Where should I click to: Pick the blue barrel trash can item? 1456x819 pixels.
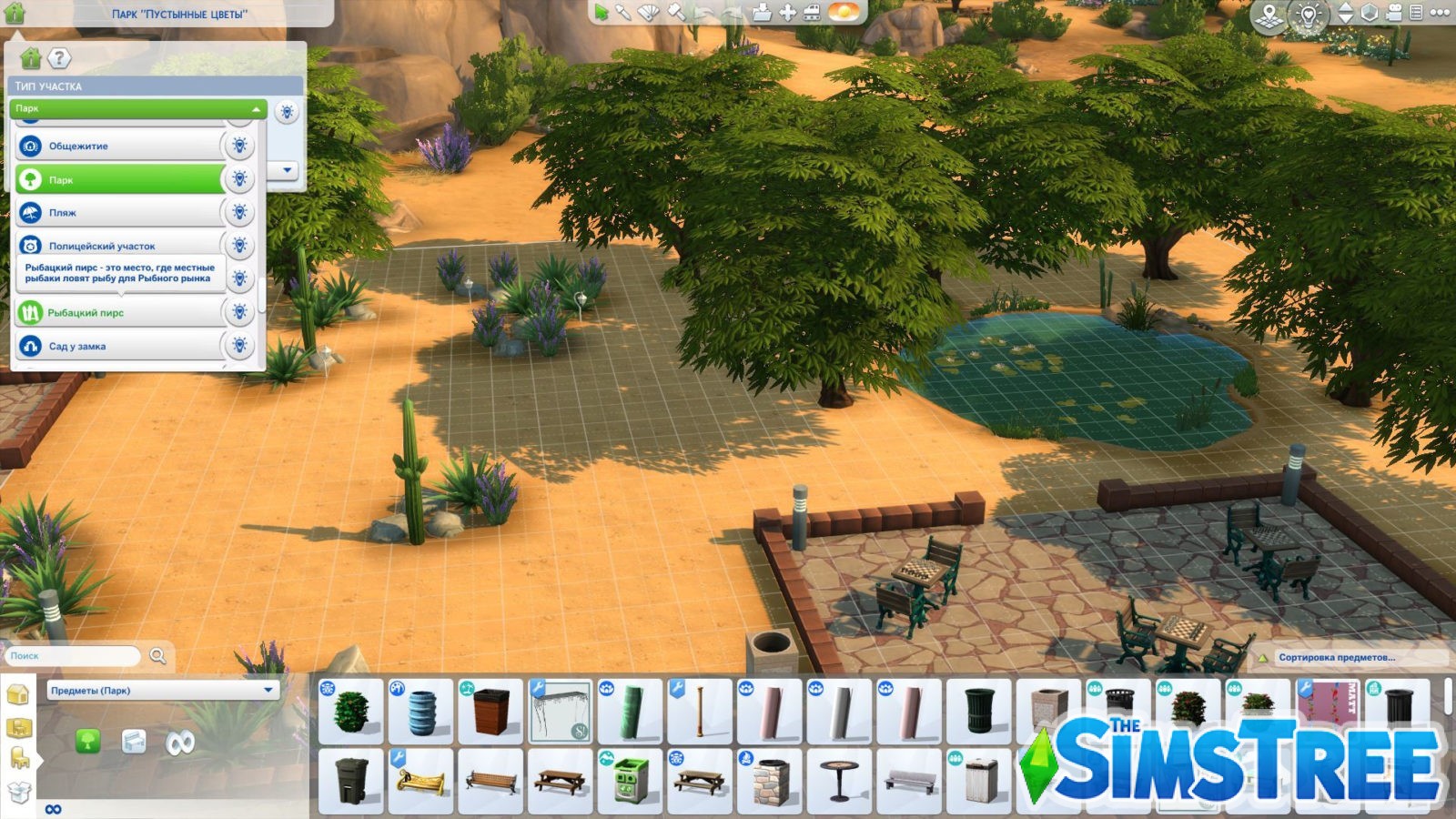(421, 711)
